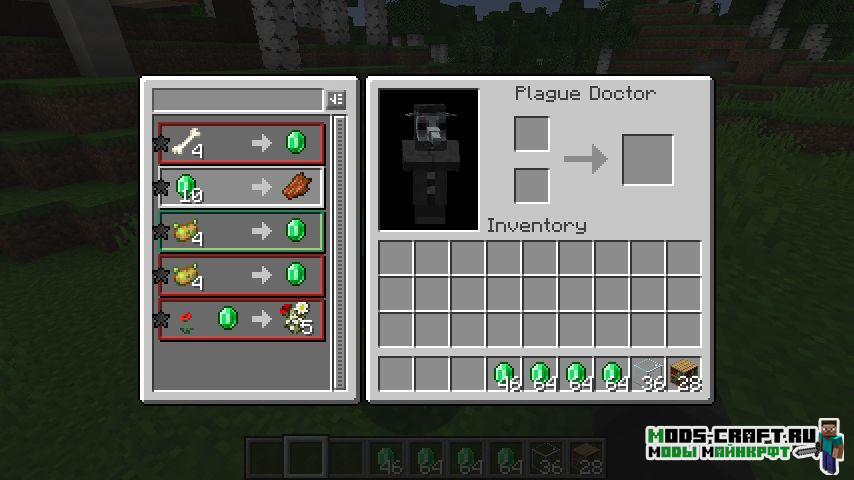
Task: Favorite the bone trade using its star
Action: click(x=159, y=144)
